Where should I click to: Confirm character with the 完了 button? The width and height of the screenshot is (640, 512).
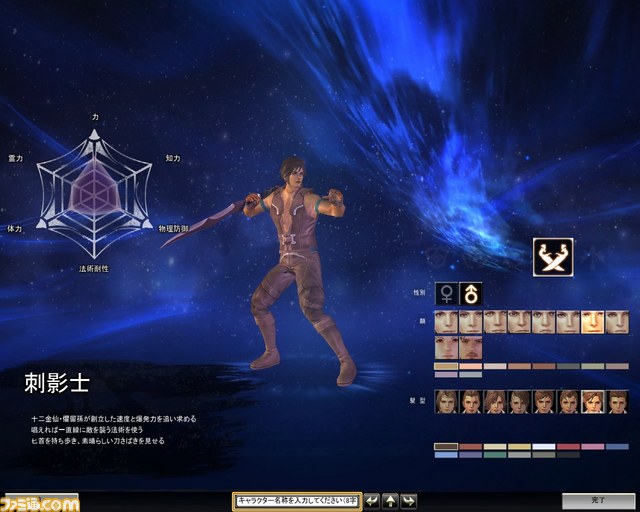597,501
